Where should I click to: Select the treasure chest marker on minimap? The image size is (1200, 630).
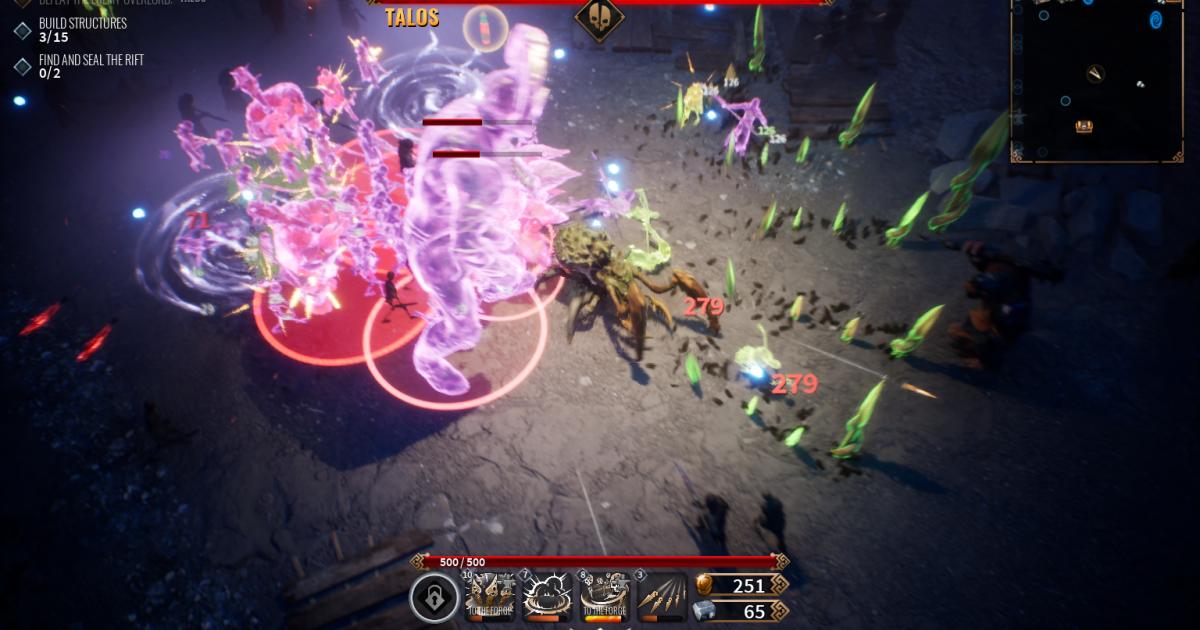click(1084, 126)
